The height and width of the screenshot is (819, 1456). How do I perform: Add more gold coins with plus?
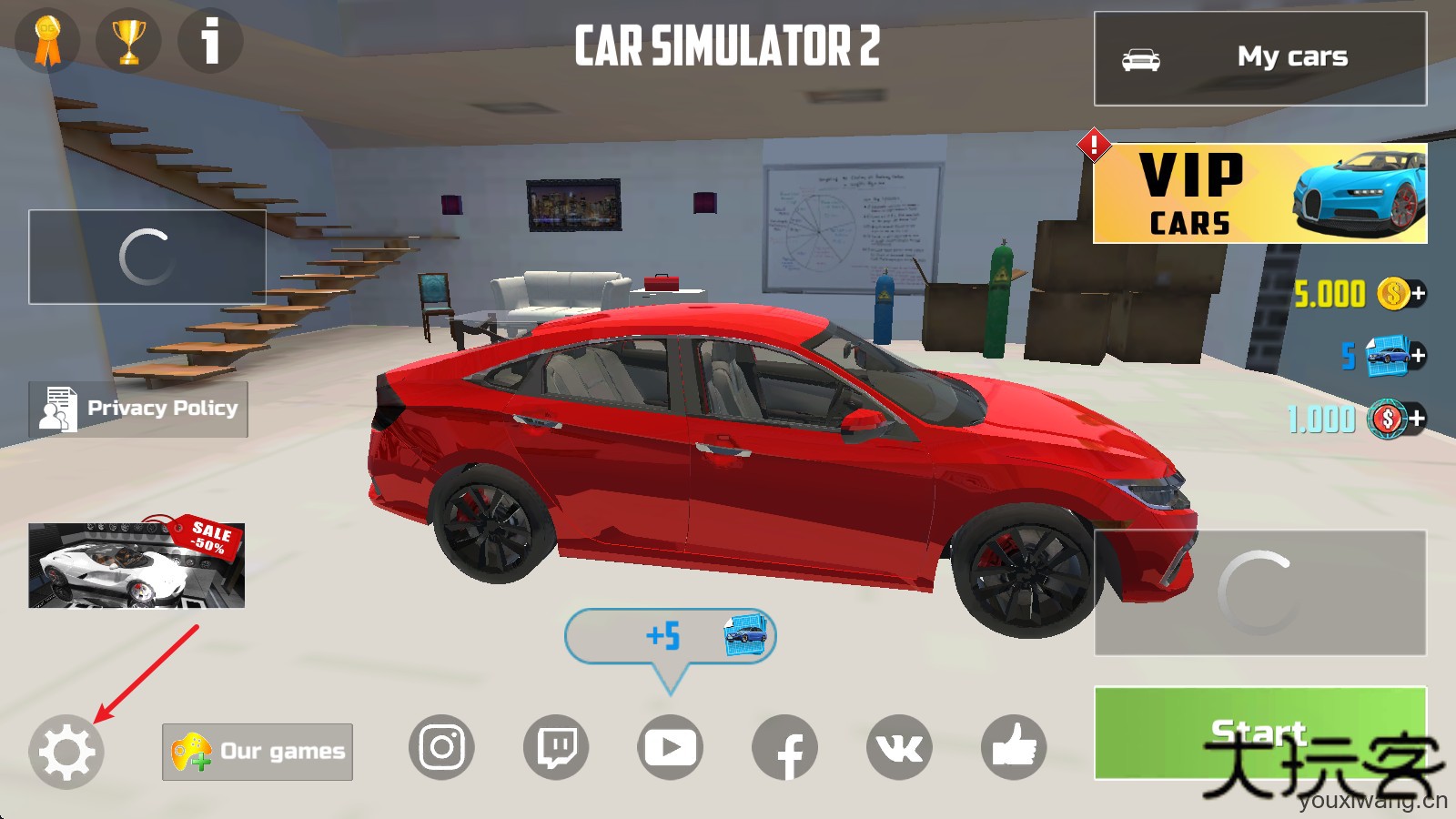tap(1418, 293)
